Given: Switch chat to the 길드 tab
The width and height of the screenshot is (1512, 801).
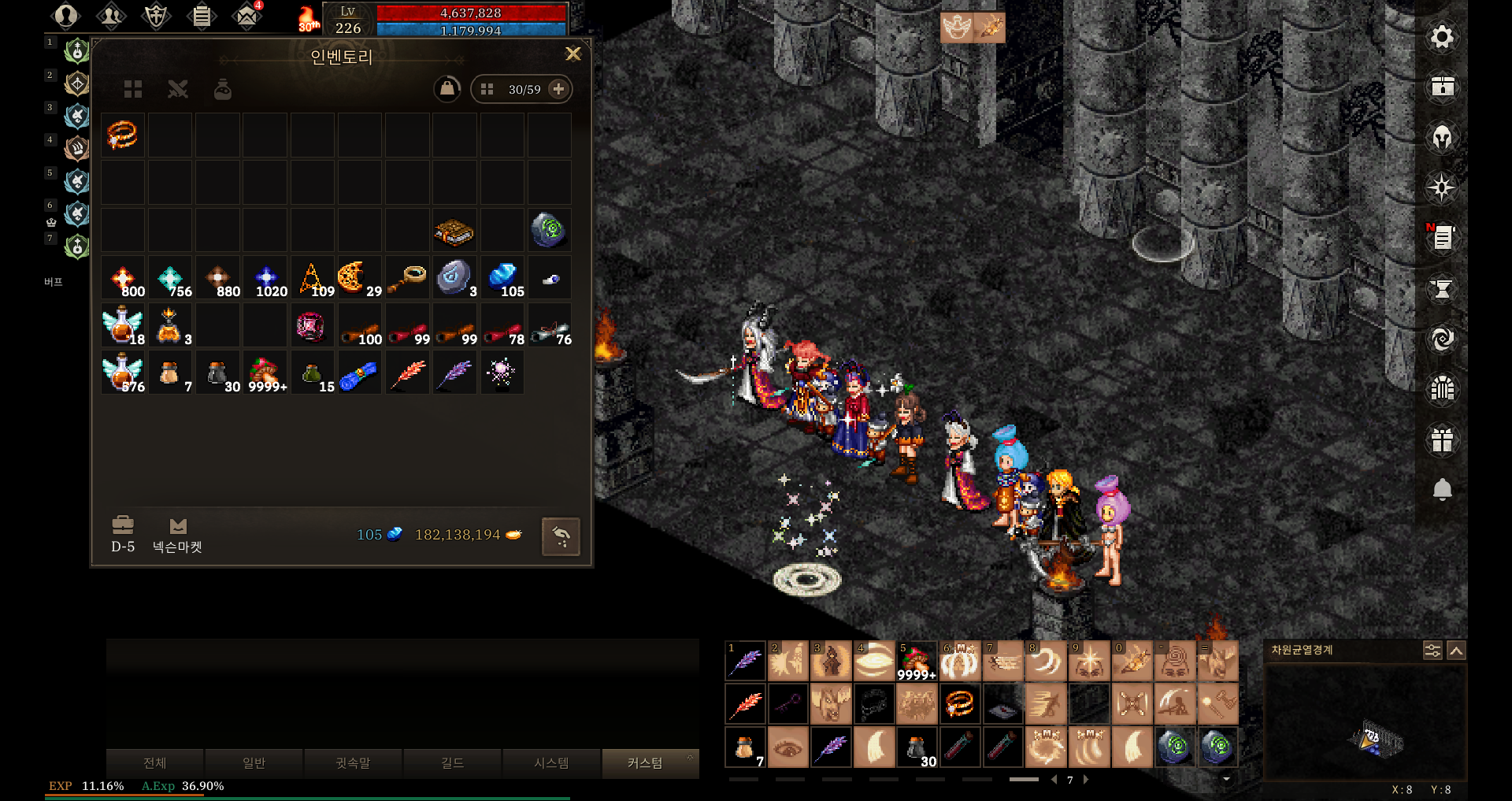Looking at the screenshot, I should (452, 763).
